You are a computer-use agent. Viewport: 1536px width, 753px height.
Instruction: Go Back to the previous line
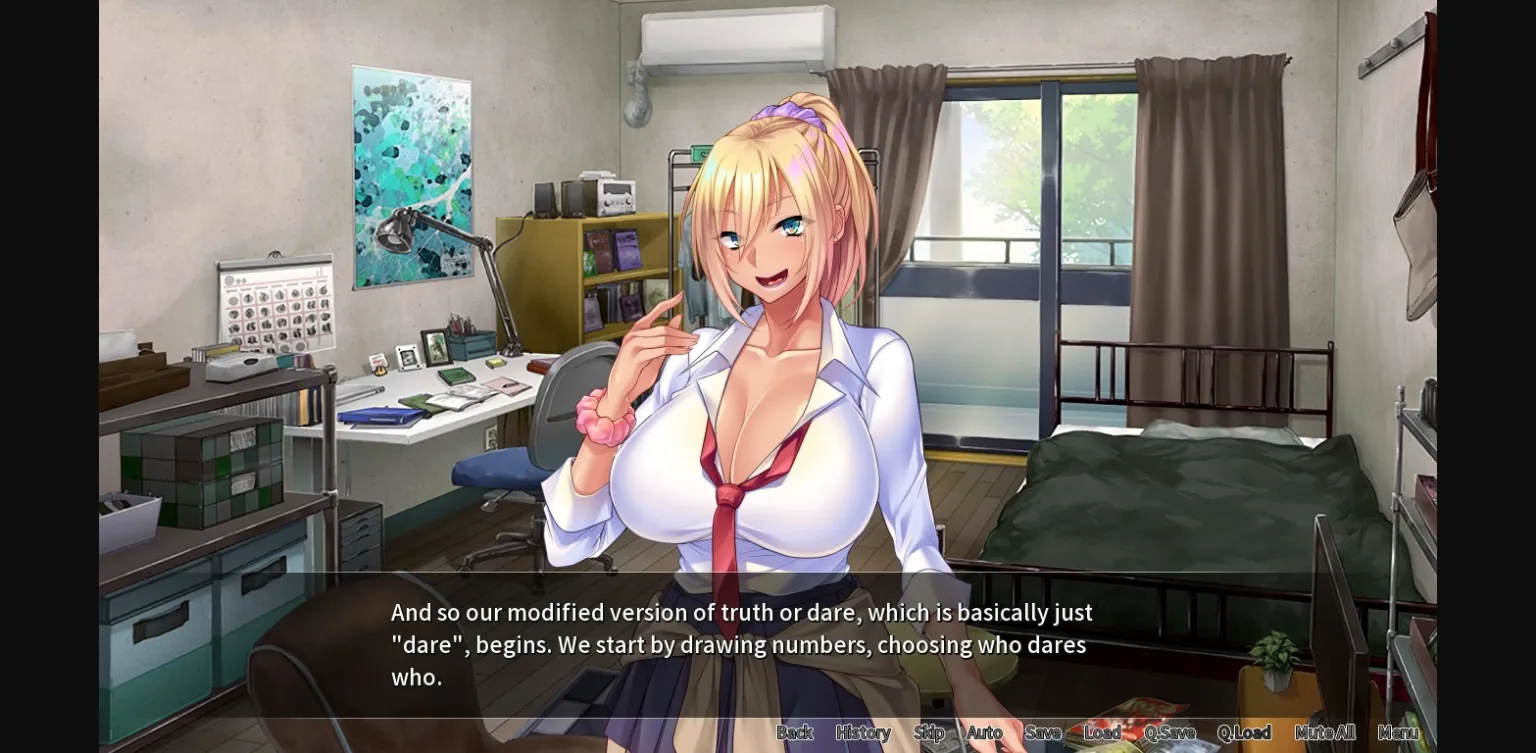[x=795, y=732]
